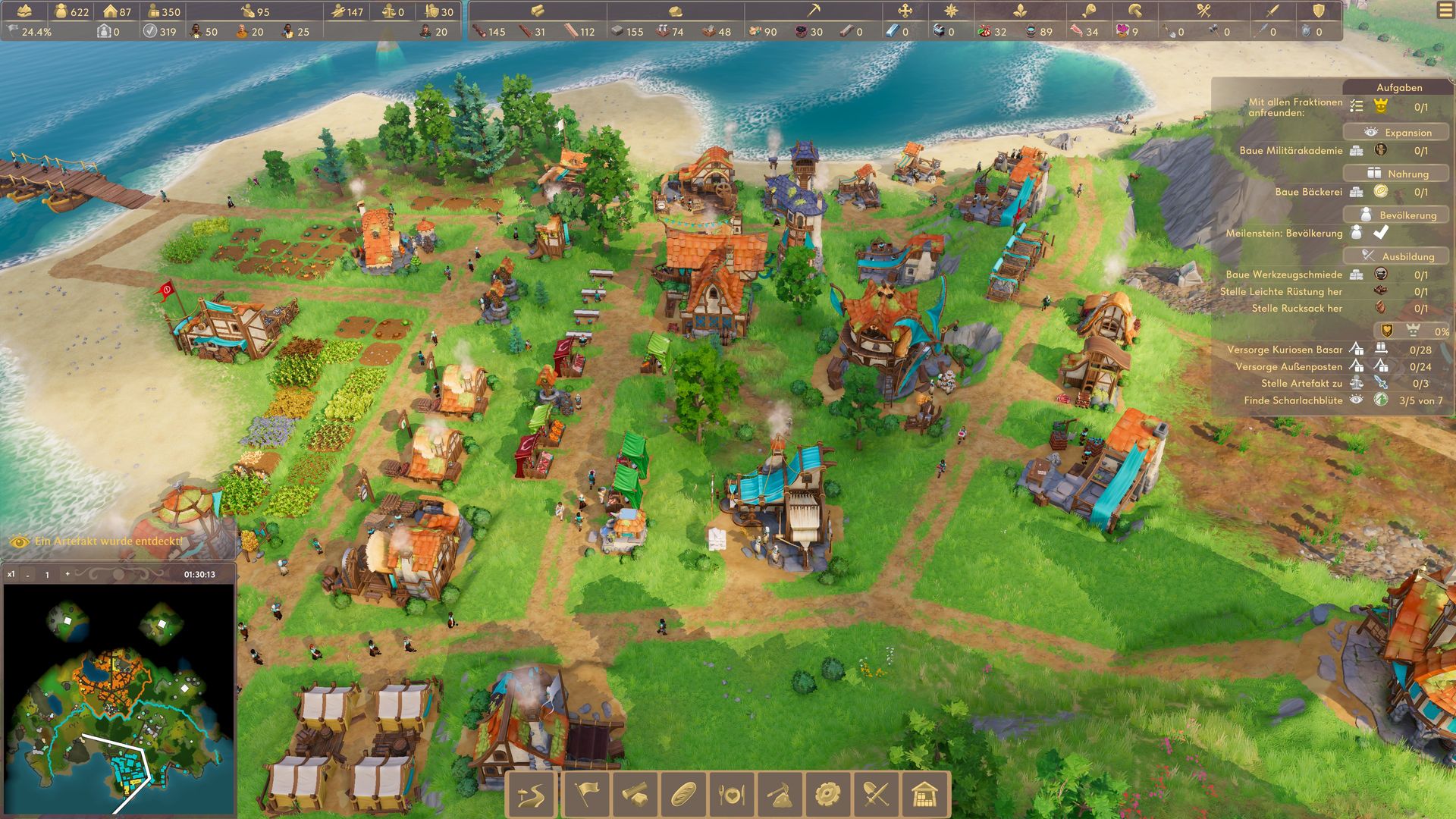Click the Aufgaben panel header
The image size is (1456, 819).
click(x=1398, y=87)
